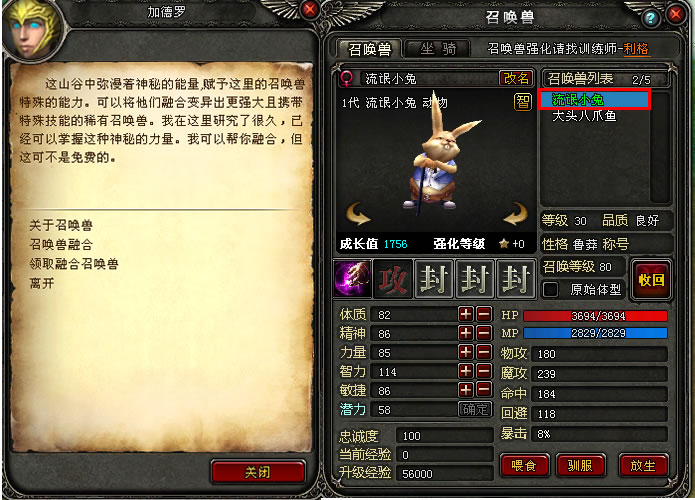The height and width of the screenshot is (500, 695).
Task: Show the previous pet with left arrow
Action: point(357,213)
